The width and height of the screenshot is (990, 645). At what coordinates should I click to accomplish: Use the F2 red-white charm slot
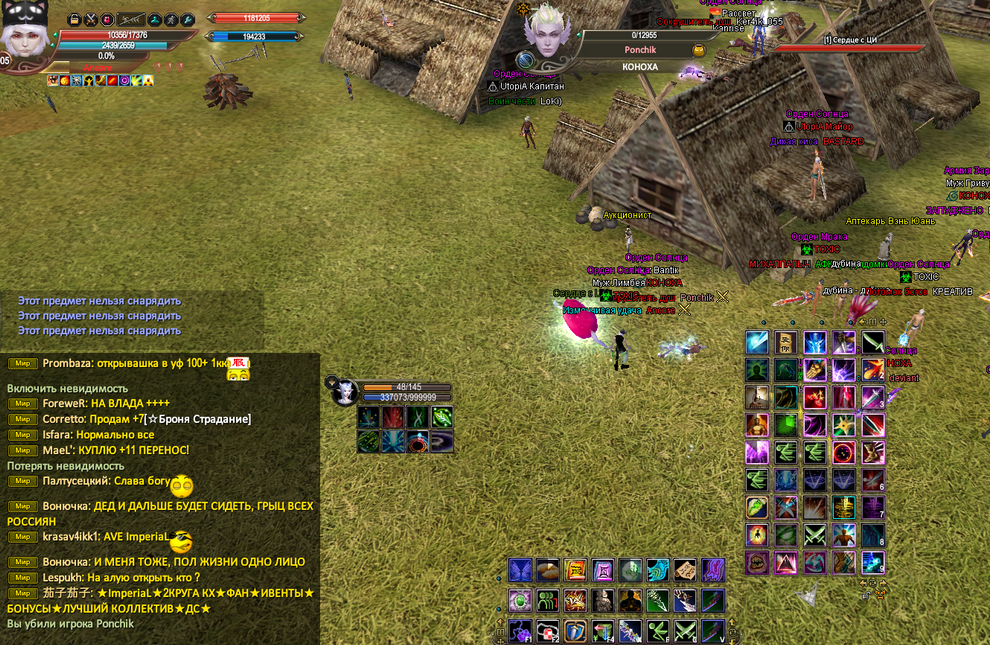pyautogui.click(x=548, y=631)
